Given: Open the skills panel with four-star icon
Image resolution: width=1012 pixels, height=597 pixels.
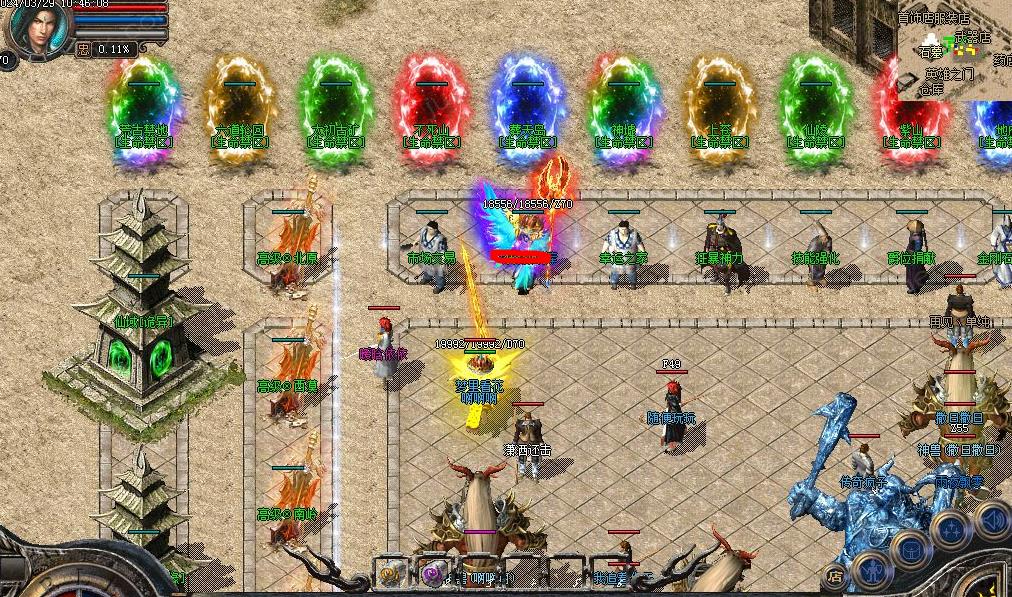Looking at the screenshot, I should (x=950, y=530).
